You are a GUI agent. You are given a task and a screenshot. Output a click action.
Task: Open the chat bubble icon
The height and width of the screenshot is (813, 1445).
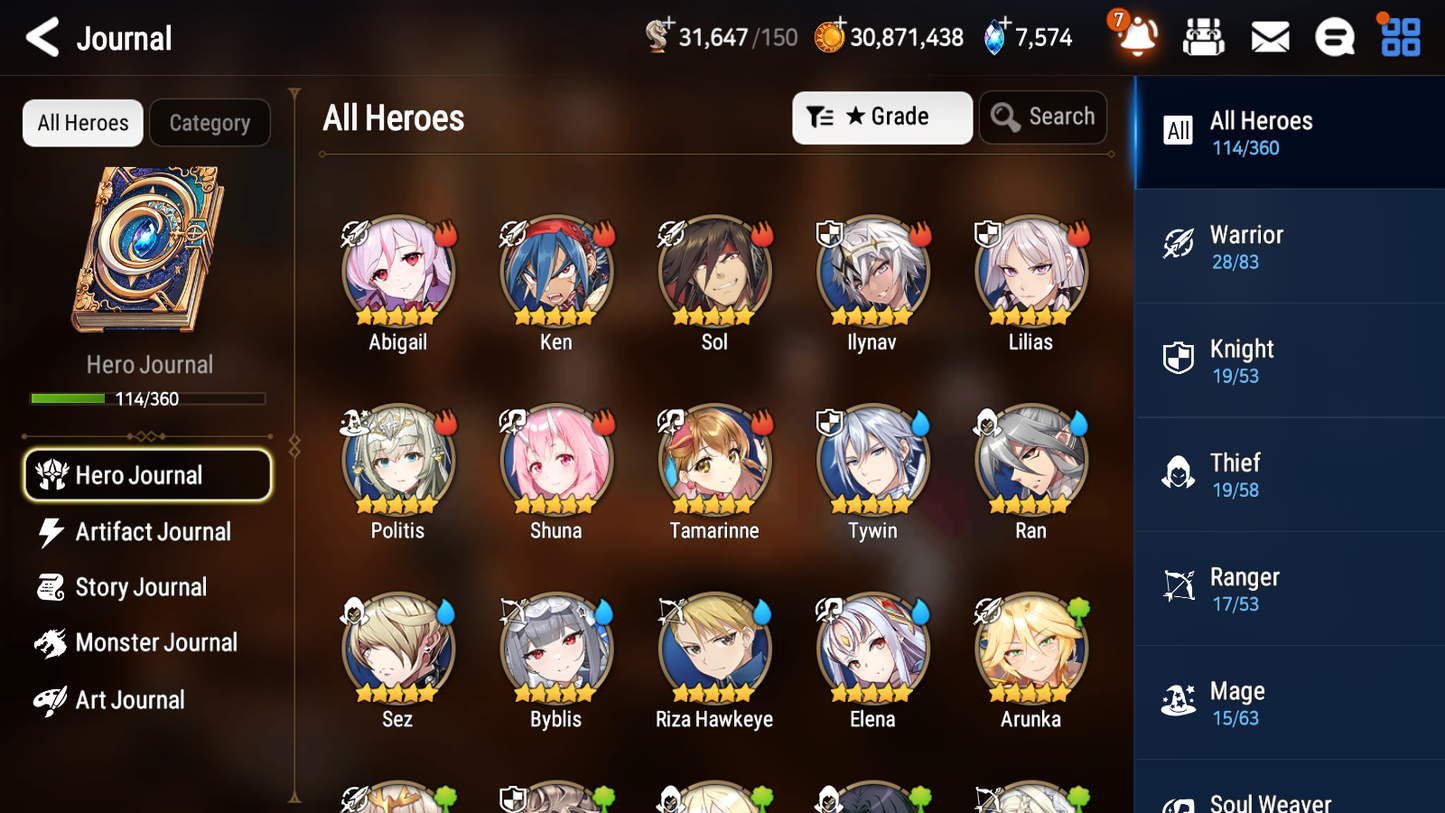pos(1333,36)
